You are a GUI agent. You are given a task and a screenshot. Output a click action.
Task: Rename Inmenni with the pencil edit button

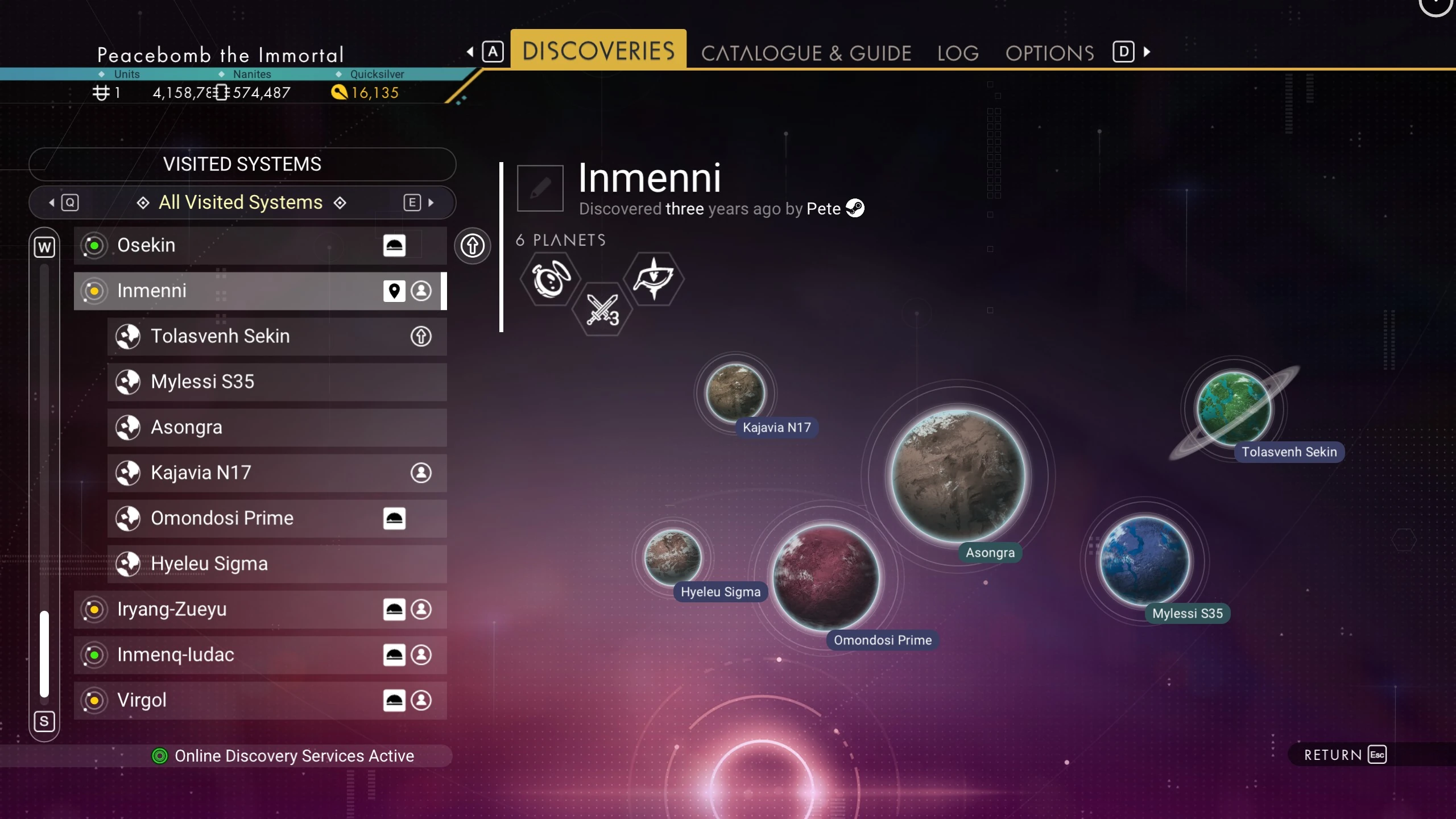[540, 188]
